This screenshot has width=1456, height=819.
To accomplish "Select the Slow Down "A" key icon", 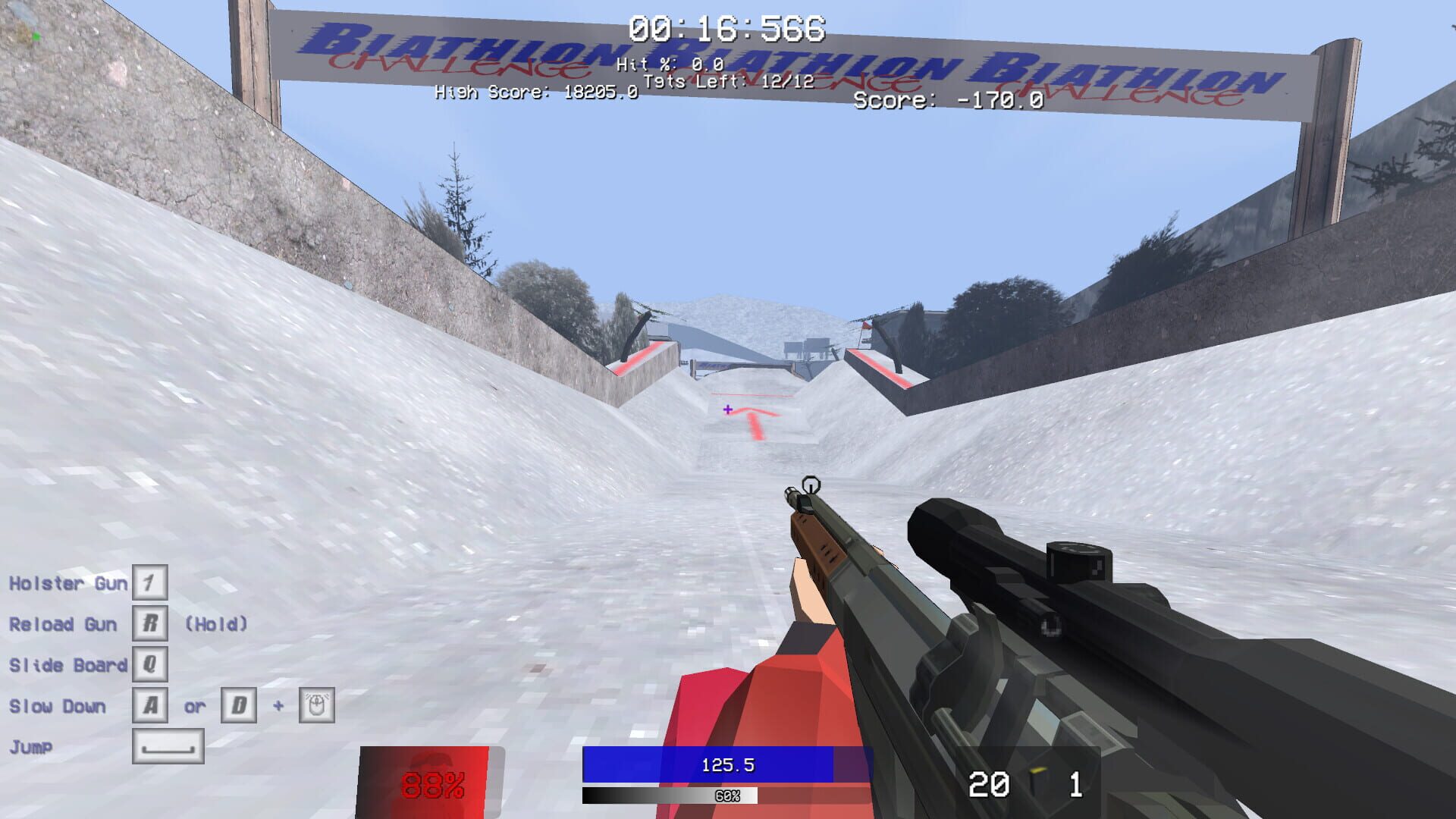I will point(150,707).
